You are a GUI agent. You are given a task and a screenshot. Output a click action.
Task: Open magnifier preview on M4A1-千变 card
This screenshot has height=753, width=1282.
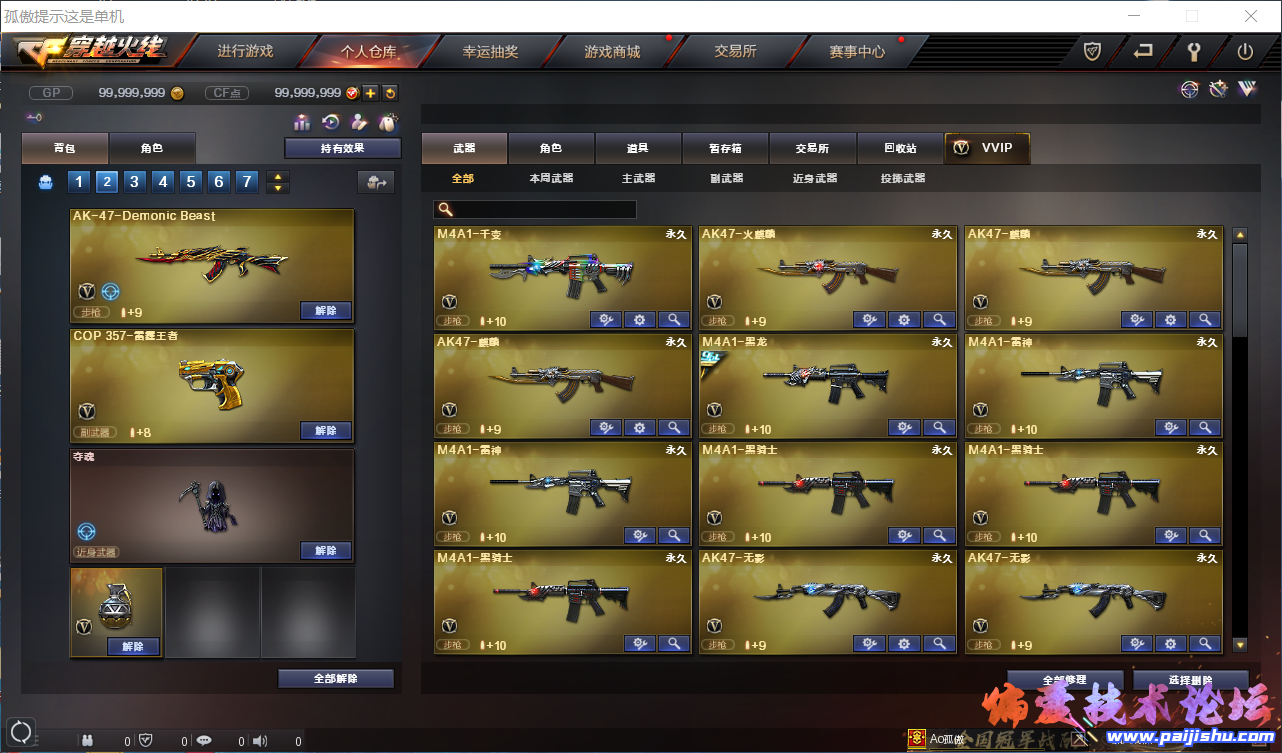pyautogui.click(x=673, y=319)
